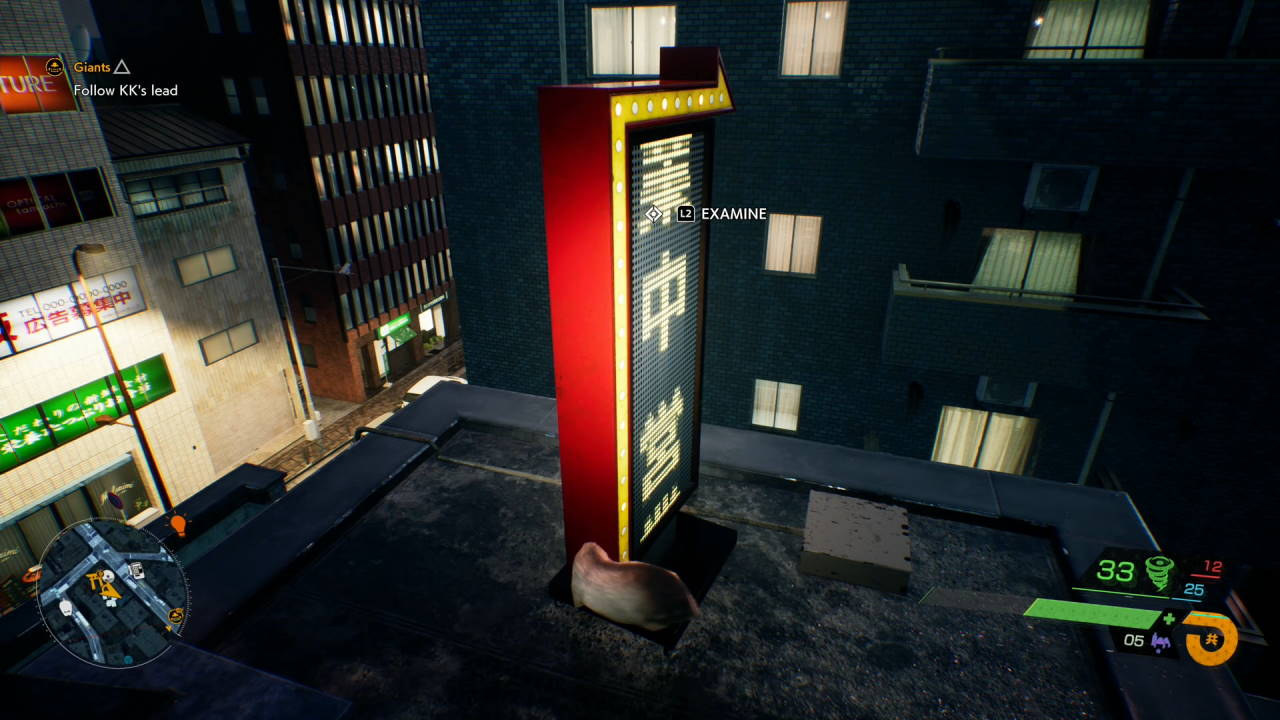Select the green wind weaving tornado icon

click(x=1159, y=571)
